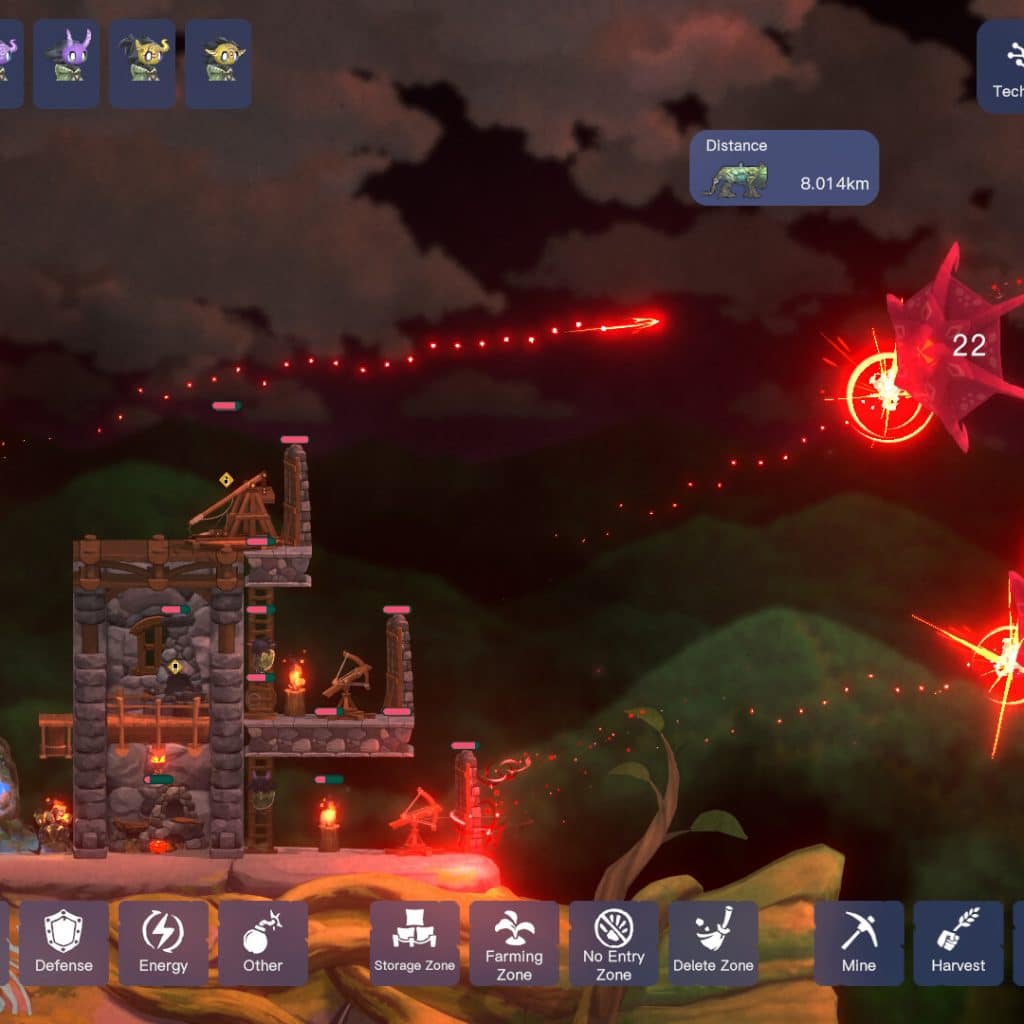This screenshot has height=1024, width=1024.
Task: Choose the Storage Zone tool
Action: coord(414,943)
